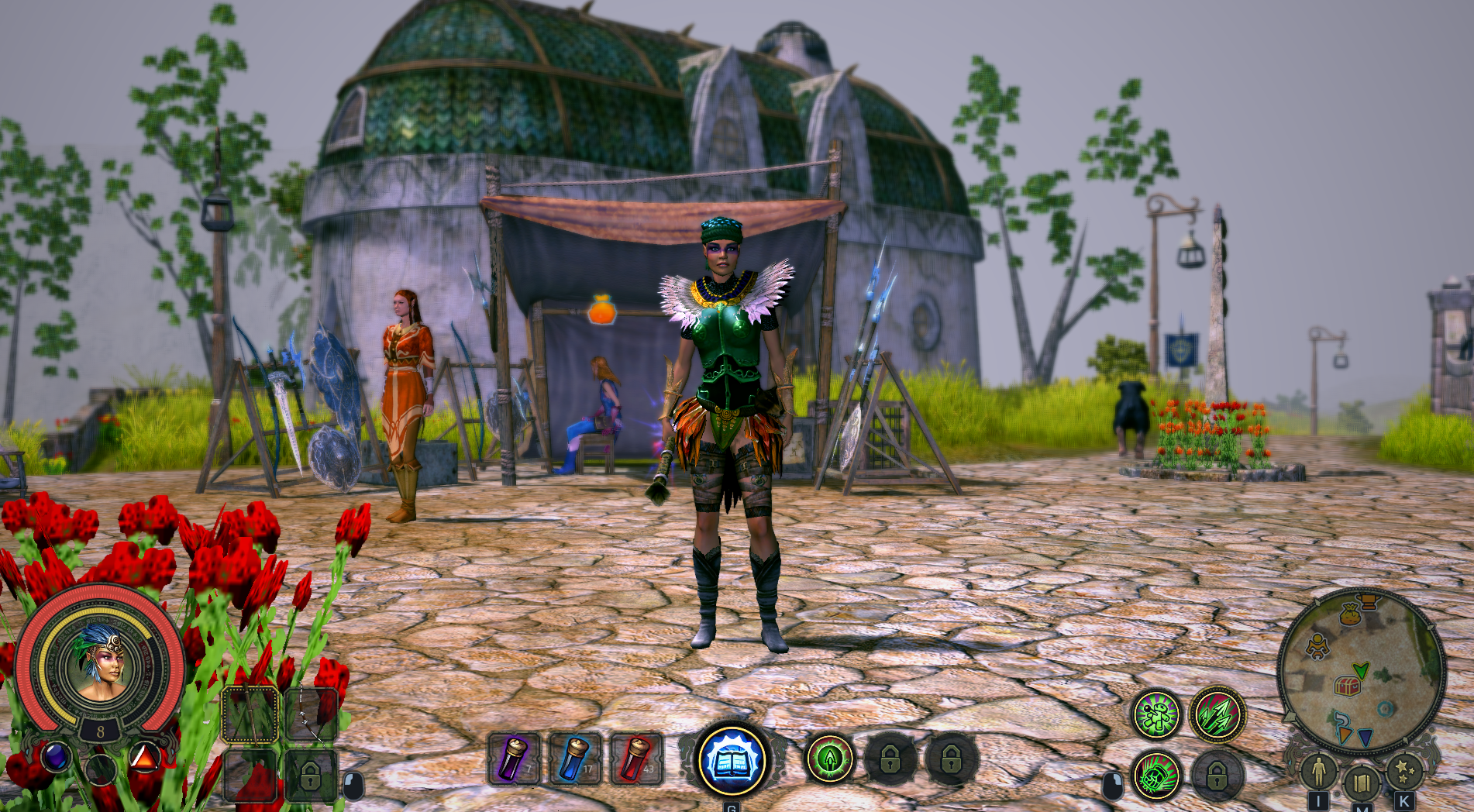Click the orange figure marker on the minimap
The width and height of the screenshot is (1474, 812).
pyautogui.click(x=1317, y=645)
